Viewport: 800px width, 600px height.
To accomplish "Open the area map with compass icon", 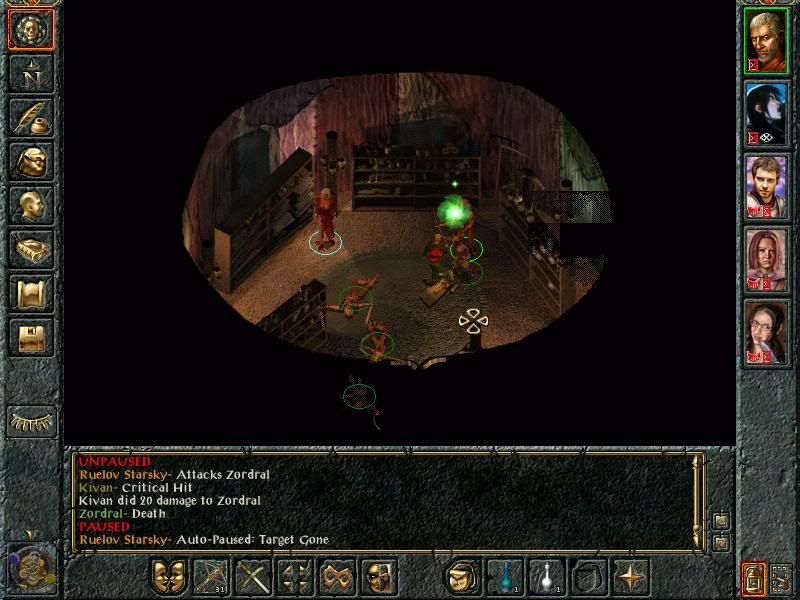I will pyautogui.click(x=31, y=73).
